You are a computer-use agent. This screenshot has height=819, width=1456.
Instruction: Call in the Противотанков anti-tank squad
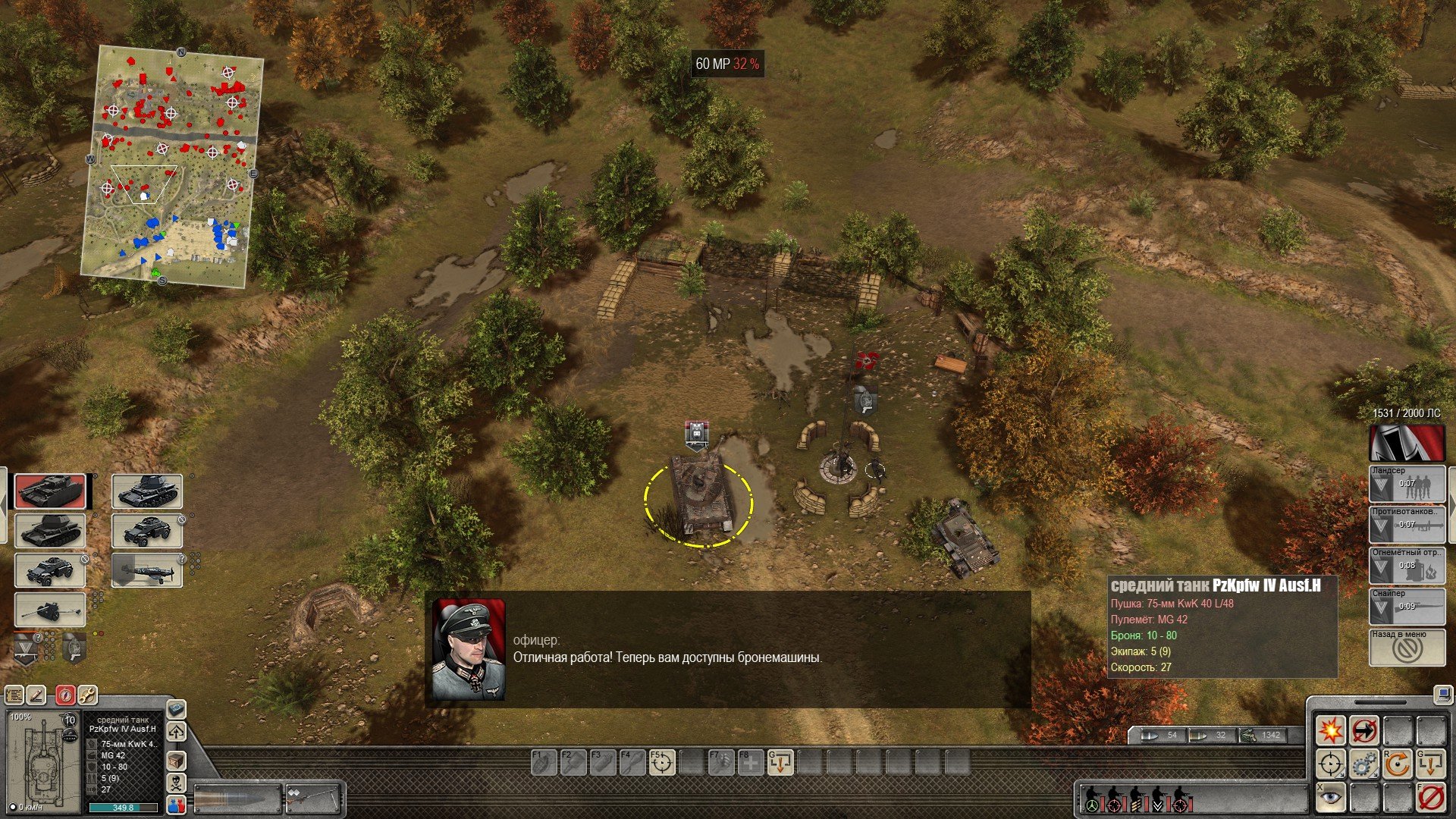(1407, 525)
